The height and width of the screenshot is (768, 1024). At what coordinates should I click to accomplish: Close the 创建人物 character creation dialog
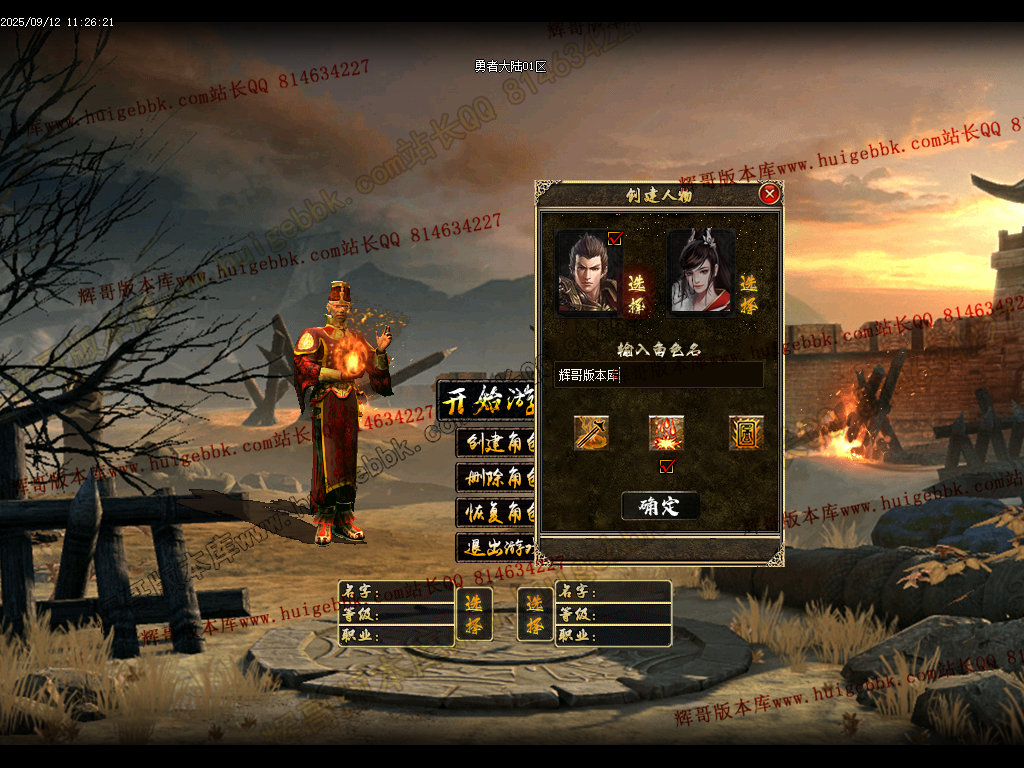coord(768,194)
